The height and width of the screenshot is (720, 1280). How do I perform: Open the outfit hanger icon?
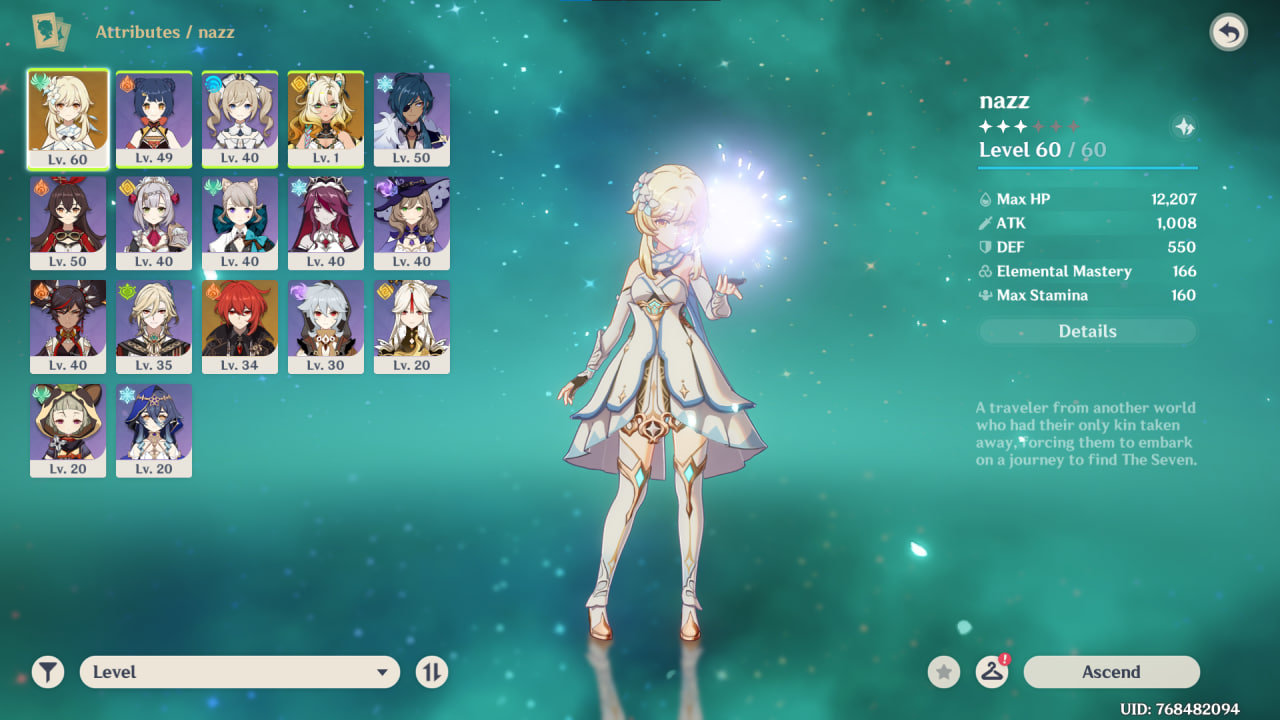pyautogui.click(x=991, y=672)
